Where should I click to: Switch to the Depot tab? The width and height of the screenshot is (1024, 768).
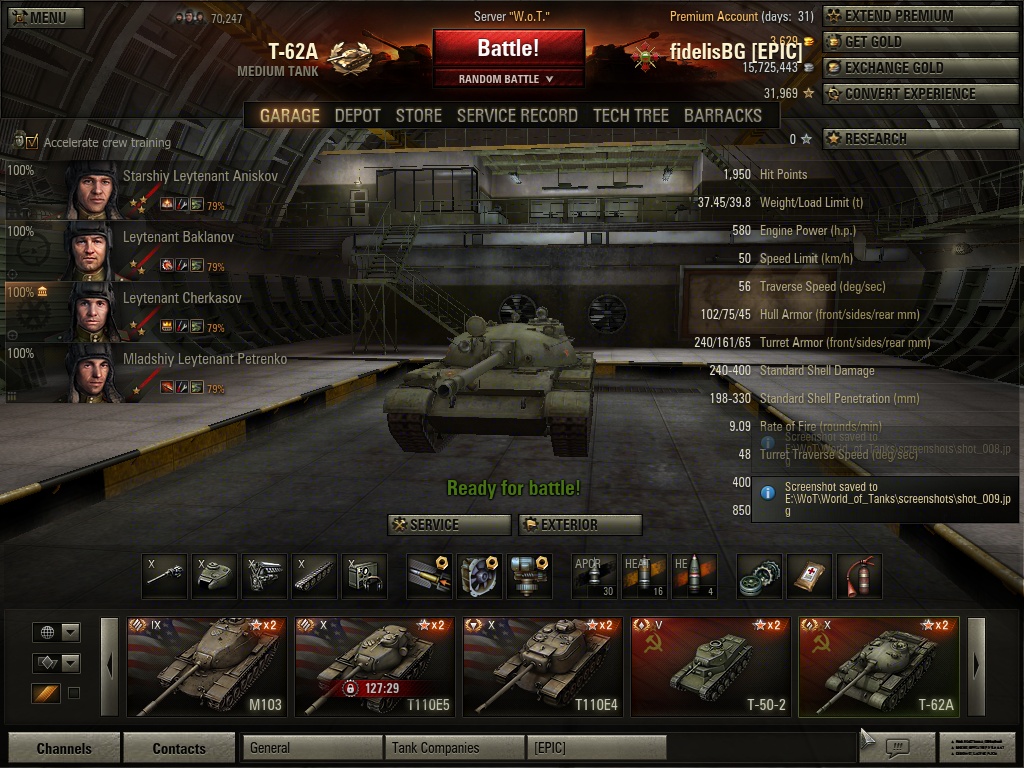[x=357, y=115]
